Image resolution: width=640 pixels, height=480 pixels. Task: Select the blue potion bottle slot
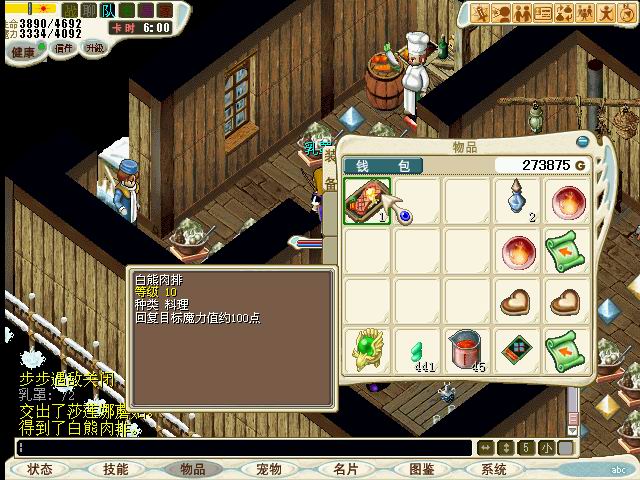pyautogui.click(x=518, y=201)
